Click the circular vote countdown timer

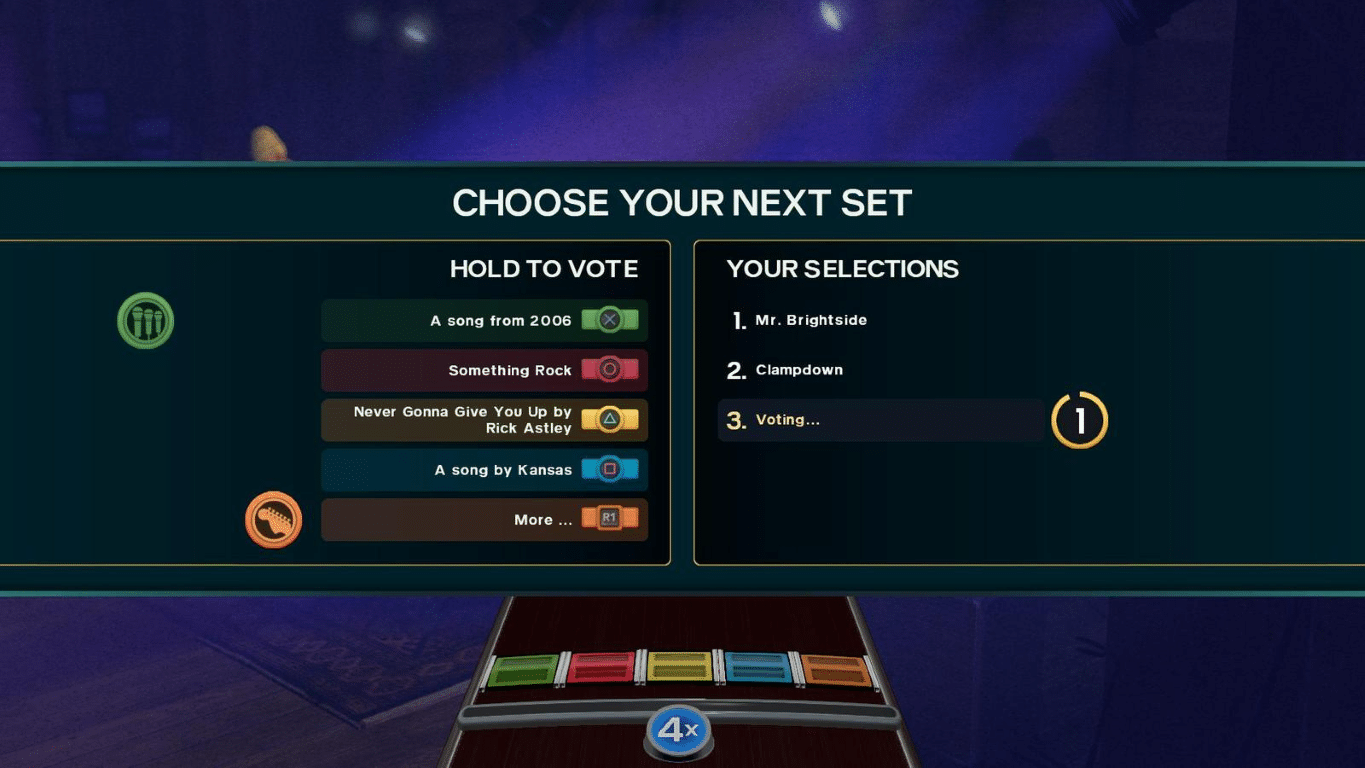1079,420
